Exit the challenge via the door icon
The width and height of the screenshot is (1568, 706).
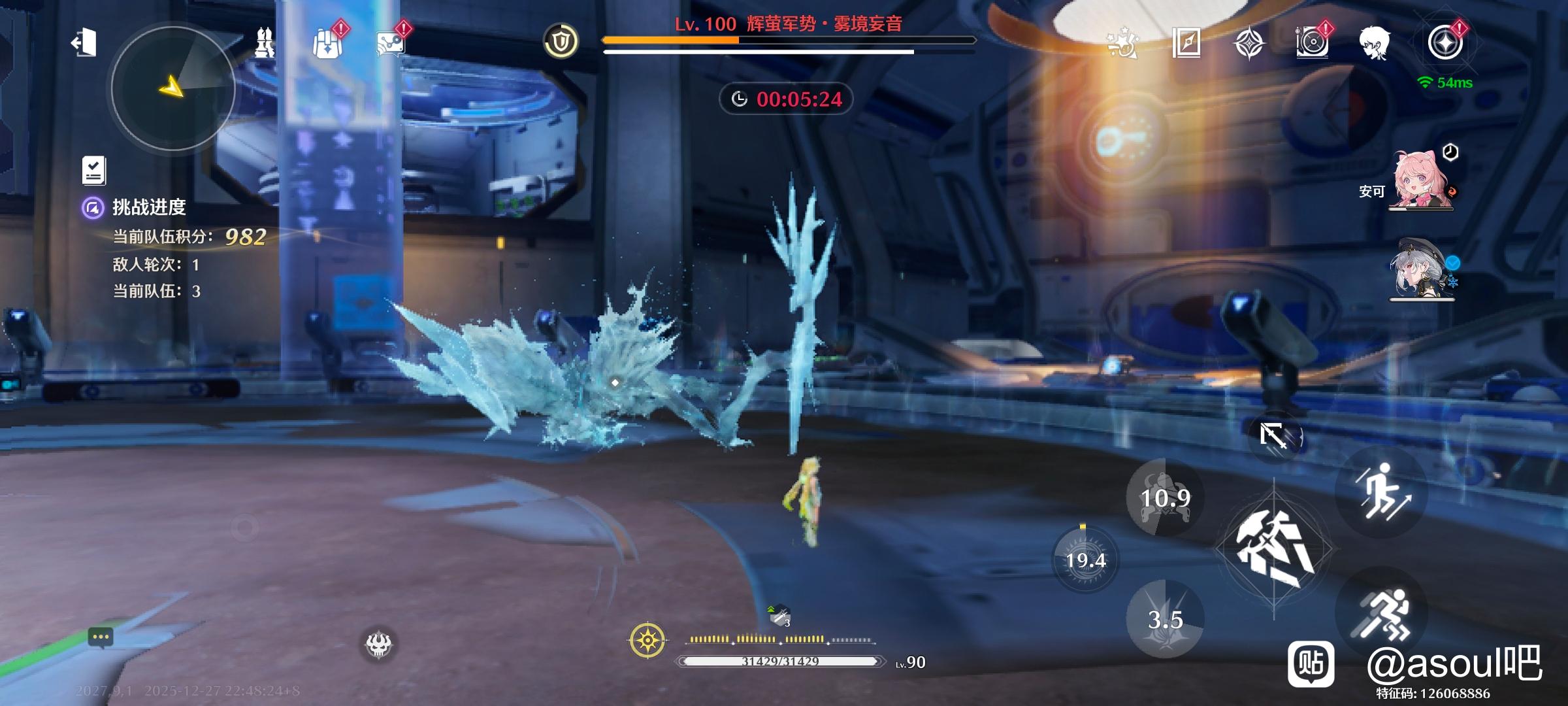(84, 43)
